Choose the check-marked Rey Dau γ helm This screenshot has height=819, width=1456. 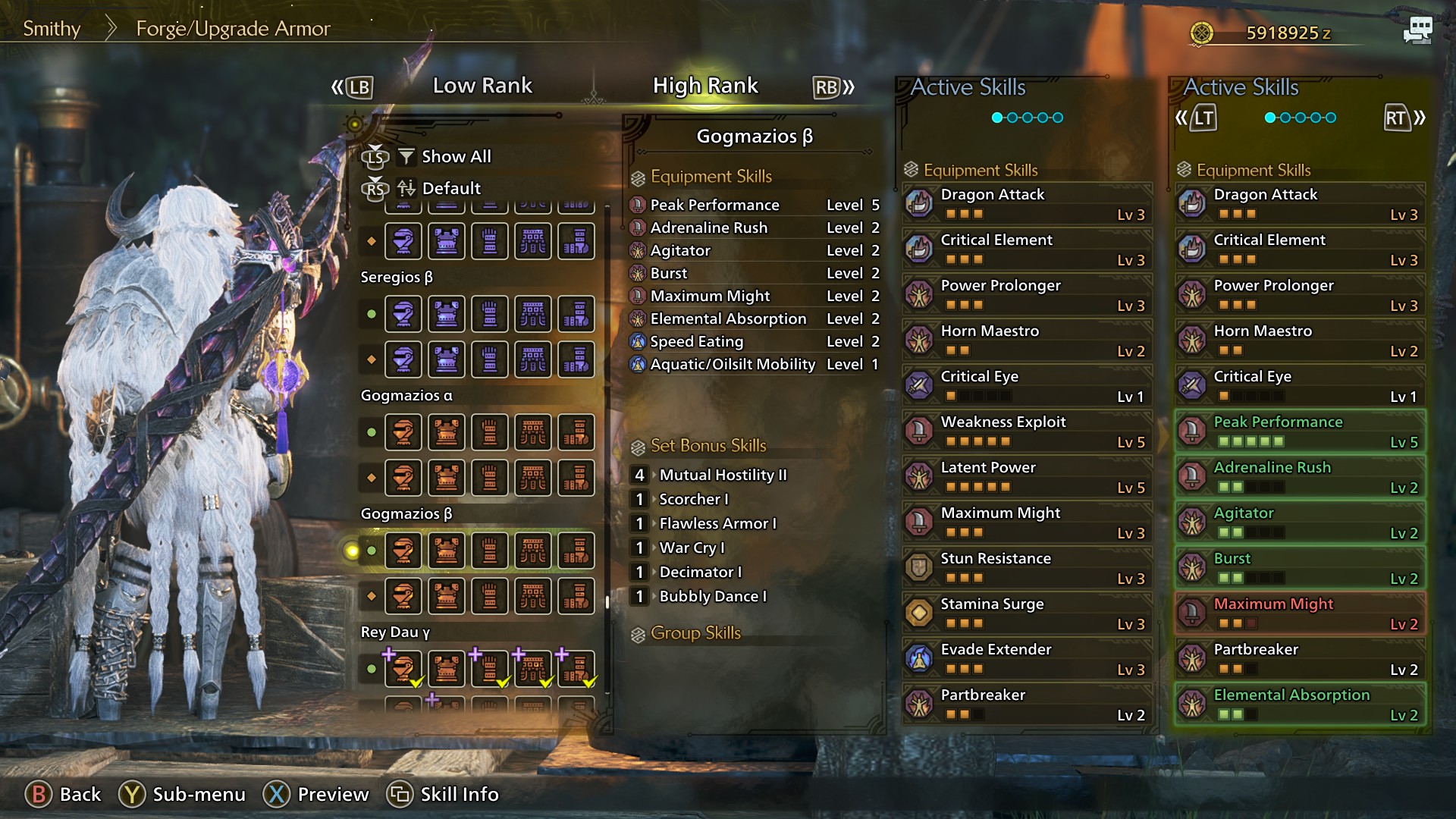pos(403,669)
